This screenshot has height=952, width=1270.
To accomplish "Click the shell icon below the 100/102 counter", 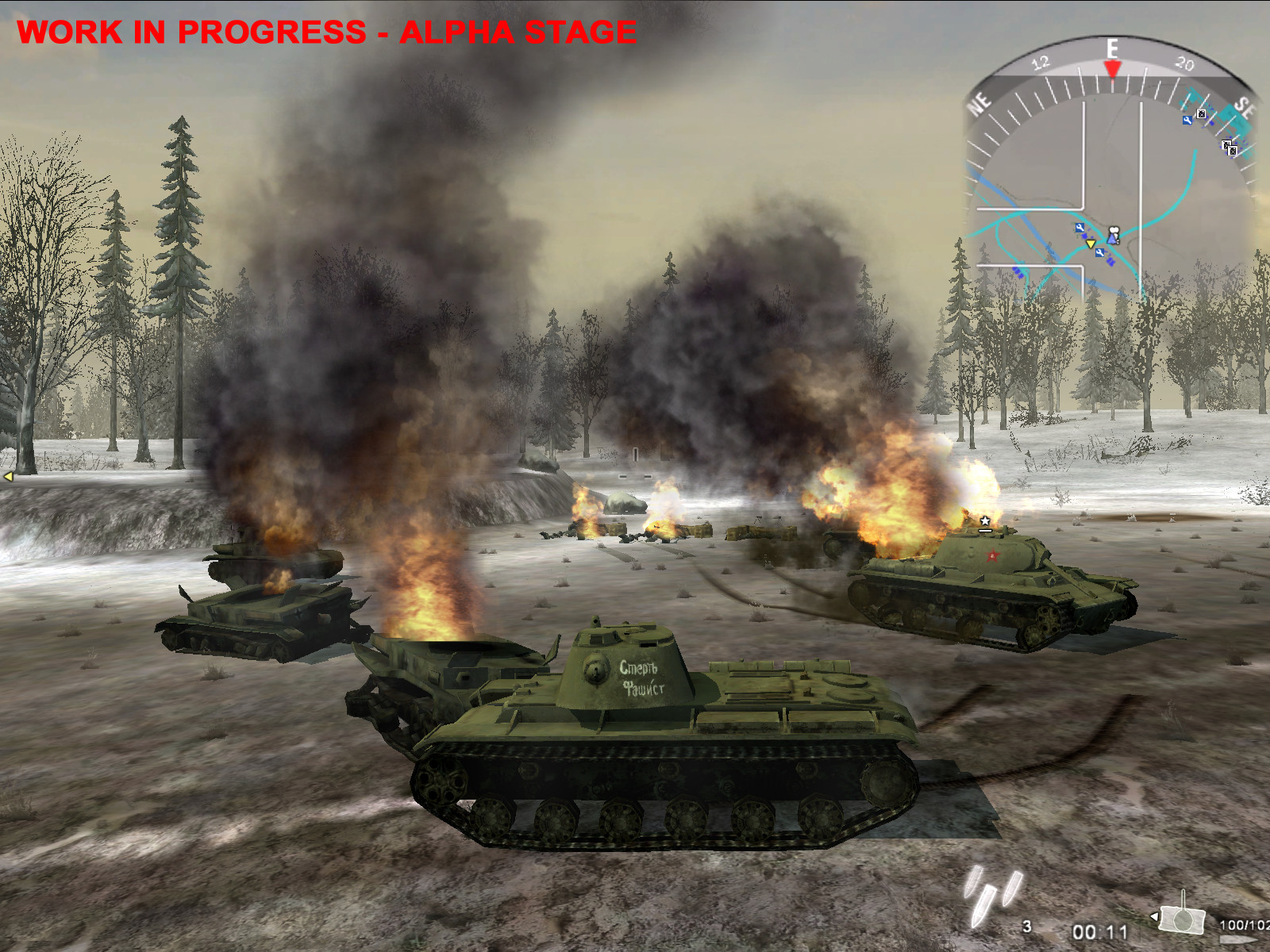I will pos(1239,939).
